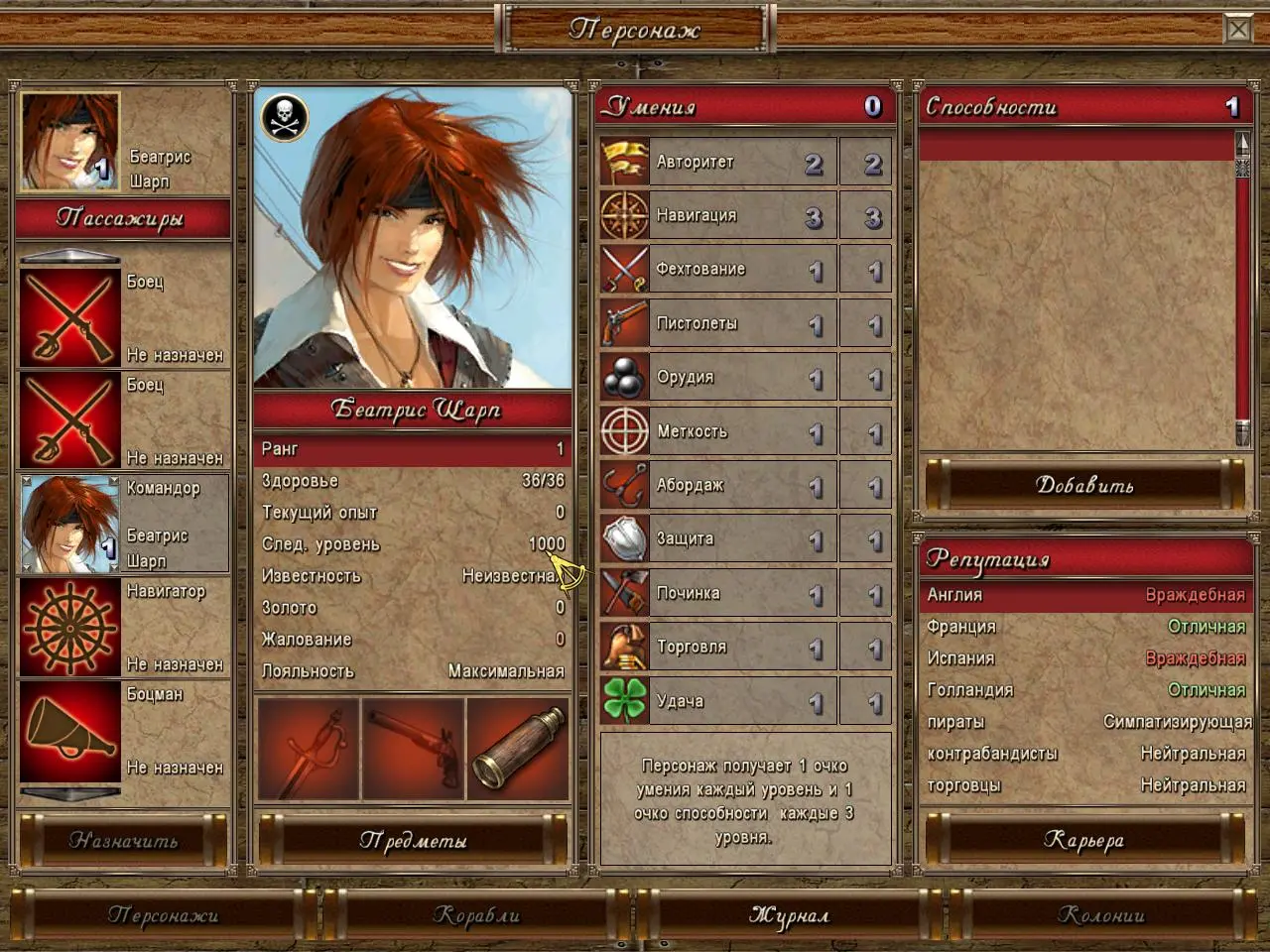Choose the Командор Беатрис Шарп row
The width and height of the screenshot is (1270, 952).
[124, 525]
